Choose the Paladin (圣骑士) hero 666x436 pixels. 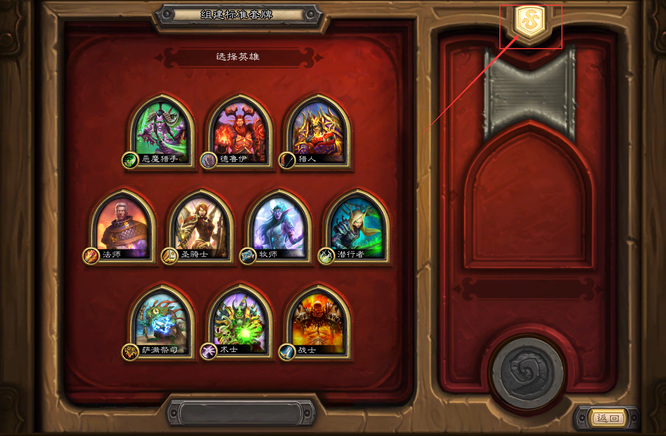click(x=201, y=225)
